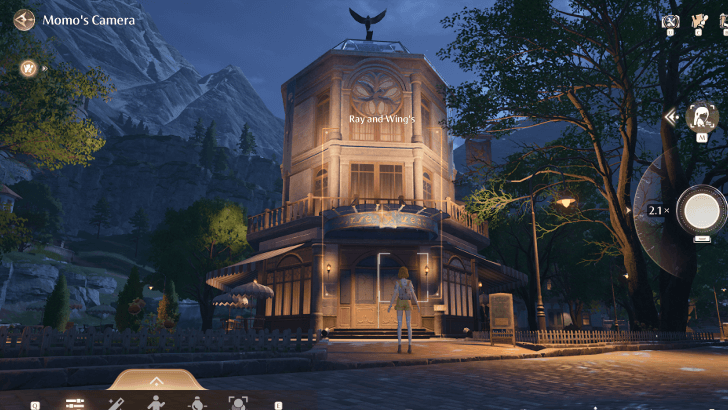Click the top-right character photo icon
This screenshot has height=410, width=728.
700,20
